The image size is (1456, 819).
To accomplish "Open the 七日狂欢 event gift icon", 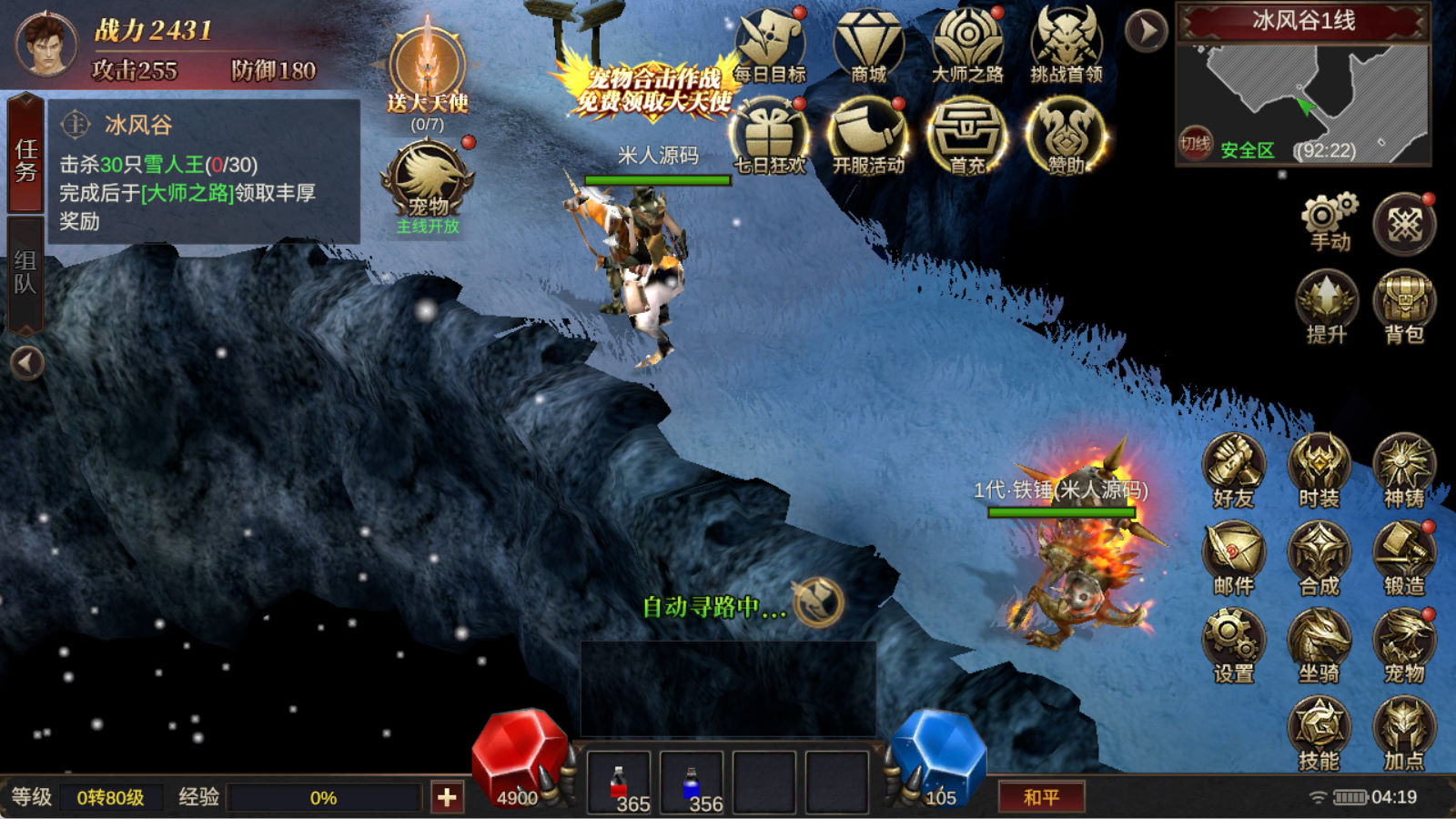I will 770,136.
